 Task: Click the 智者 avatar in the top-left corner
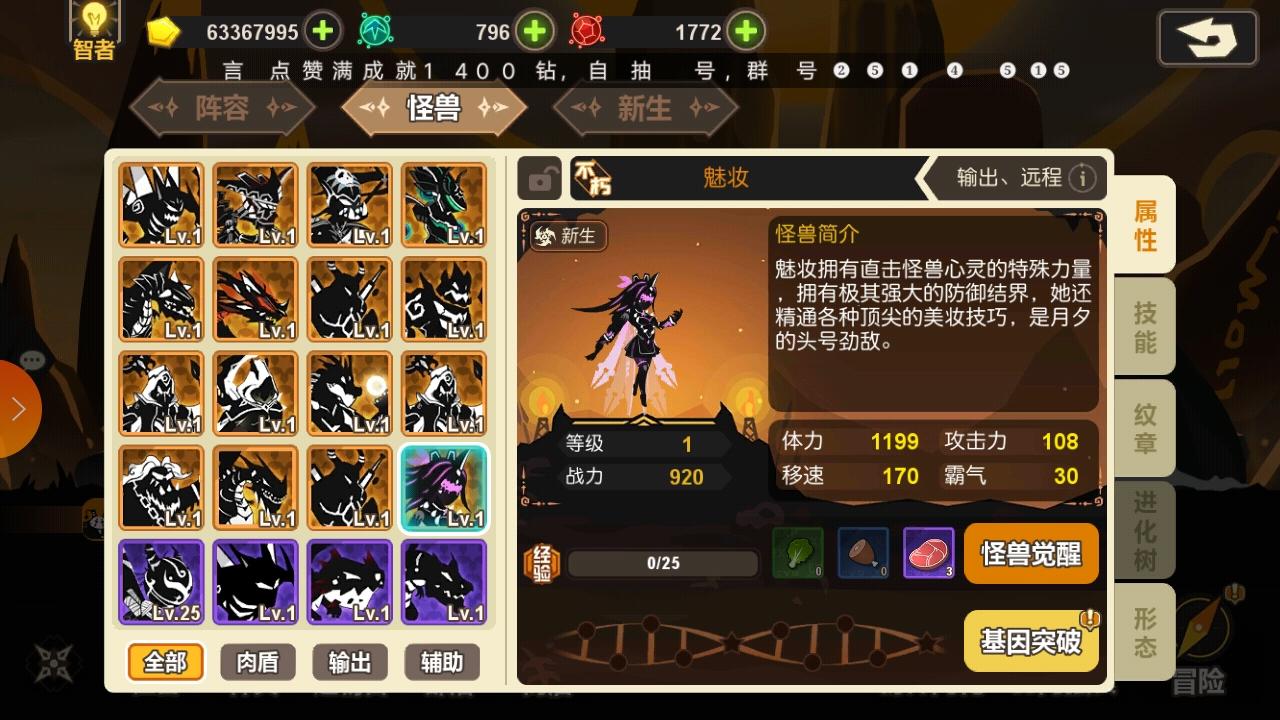pyautogui.click(x=93, y=25)
